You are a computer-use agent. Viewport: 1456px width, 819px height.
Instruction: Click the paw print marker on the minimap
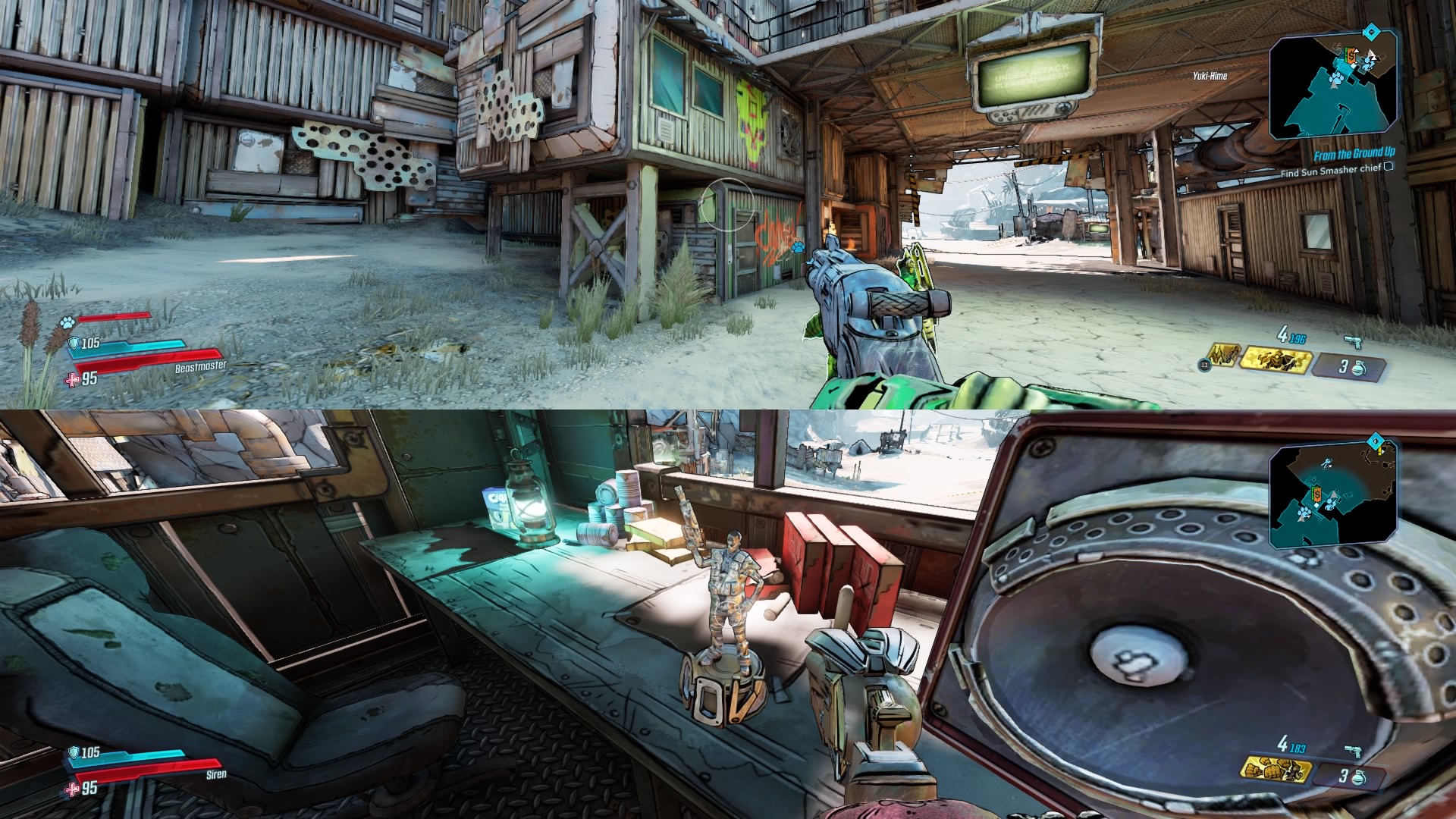[1336, 78]
